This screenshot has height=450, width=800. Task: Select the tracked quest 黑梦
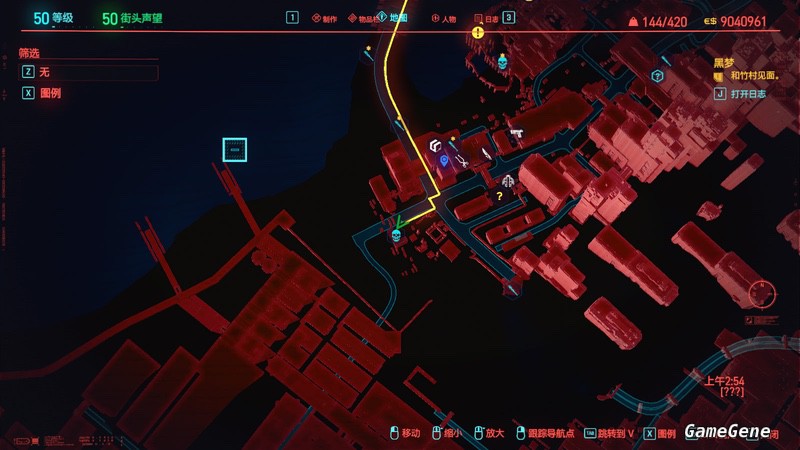724,61
